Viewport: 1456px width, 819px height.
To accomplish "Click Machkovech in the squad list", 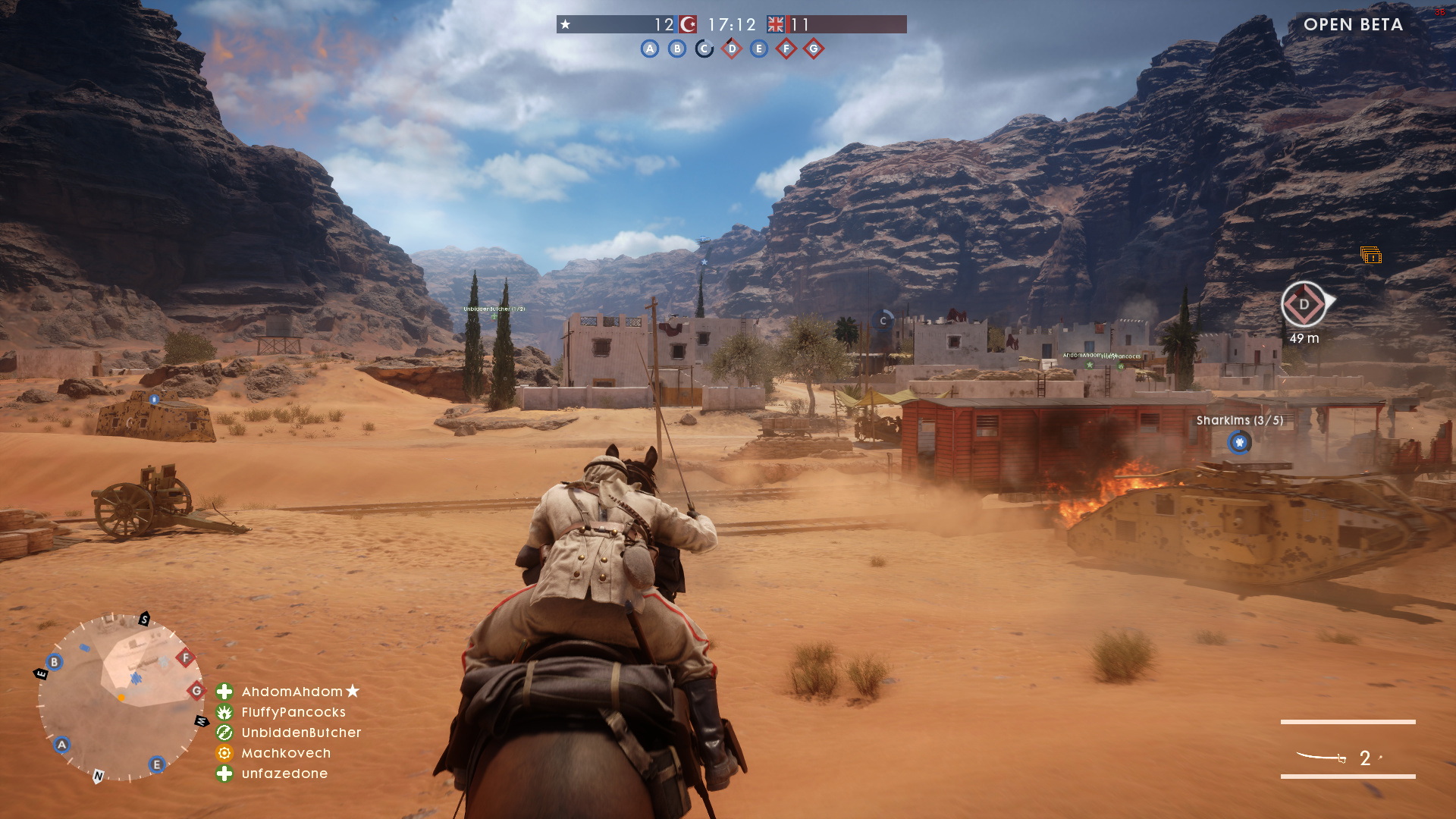I will [285, 753].
